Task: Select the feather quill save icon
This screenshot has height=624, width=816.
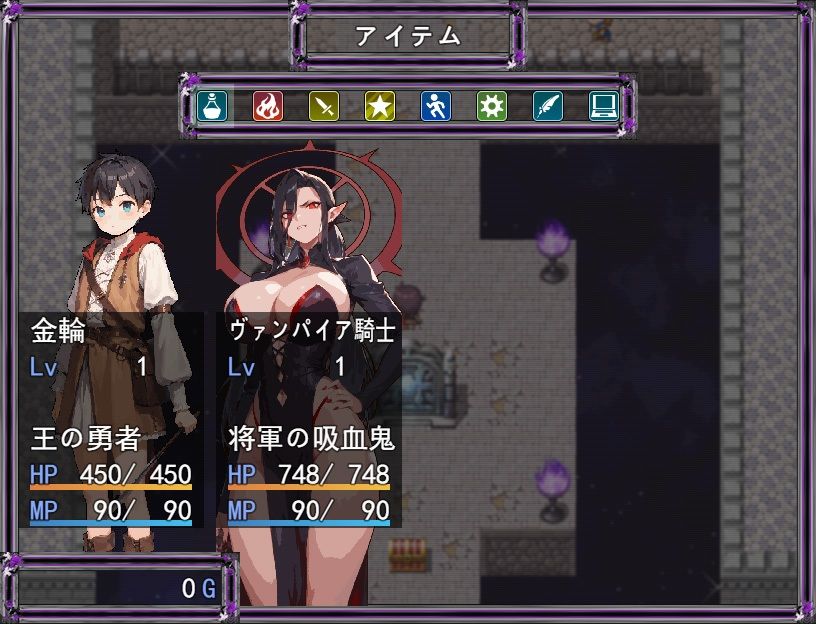Action: 547,105
